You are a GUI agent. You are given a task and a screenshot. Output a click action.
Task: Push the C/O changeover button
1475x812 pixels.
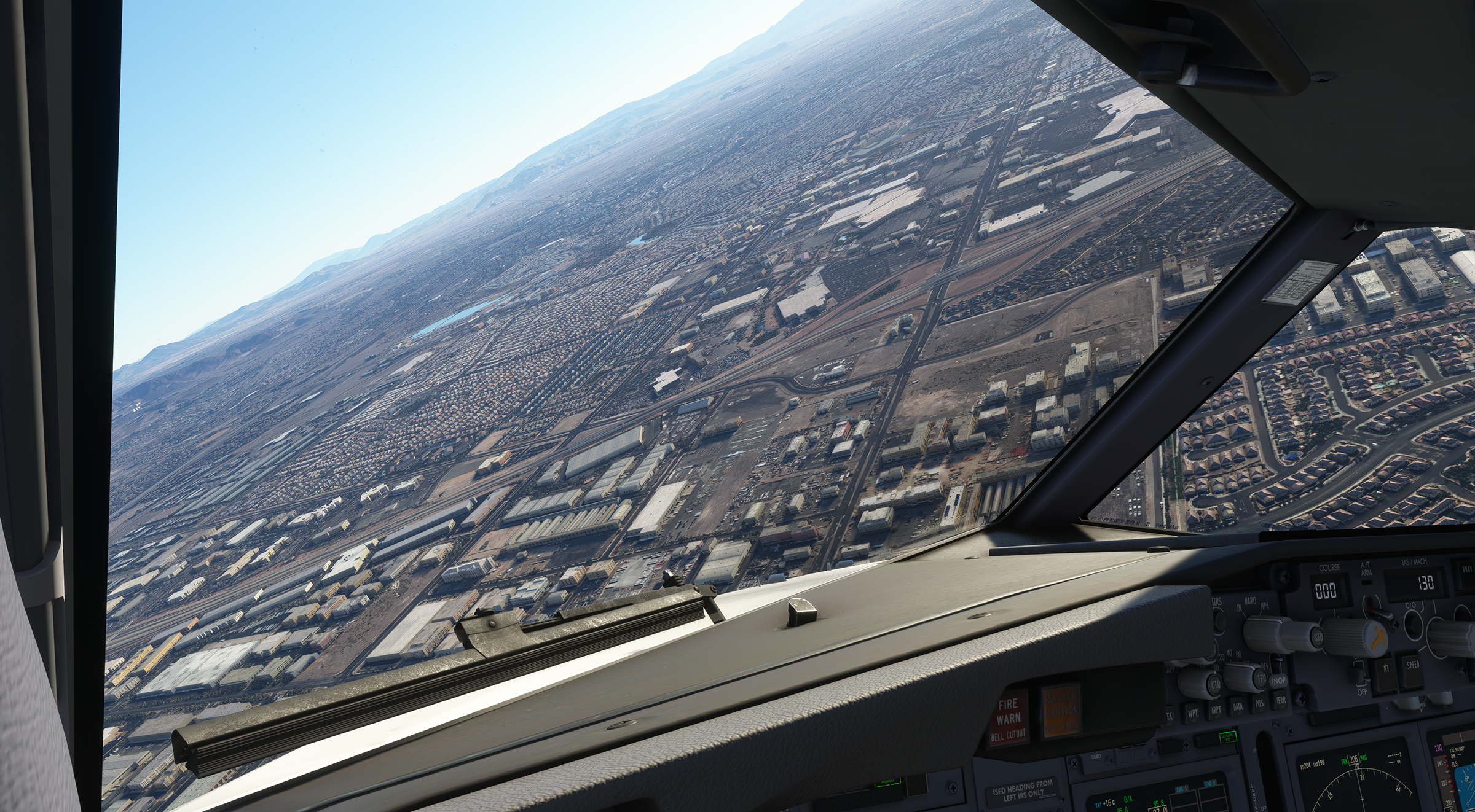point(1412,623)
